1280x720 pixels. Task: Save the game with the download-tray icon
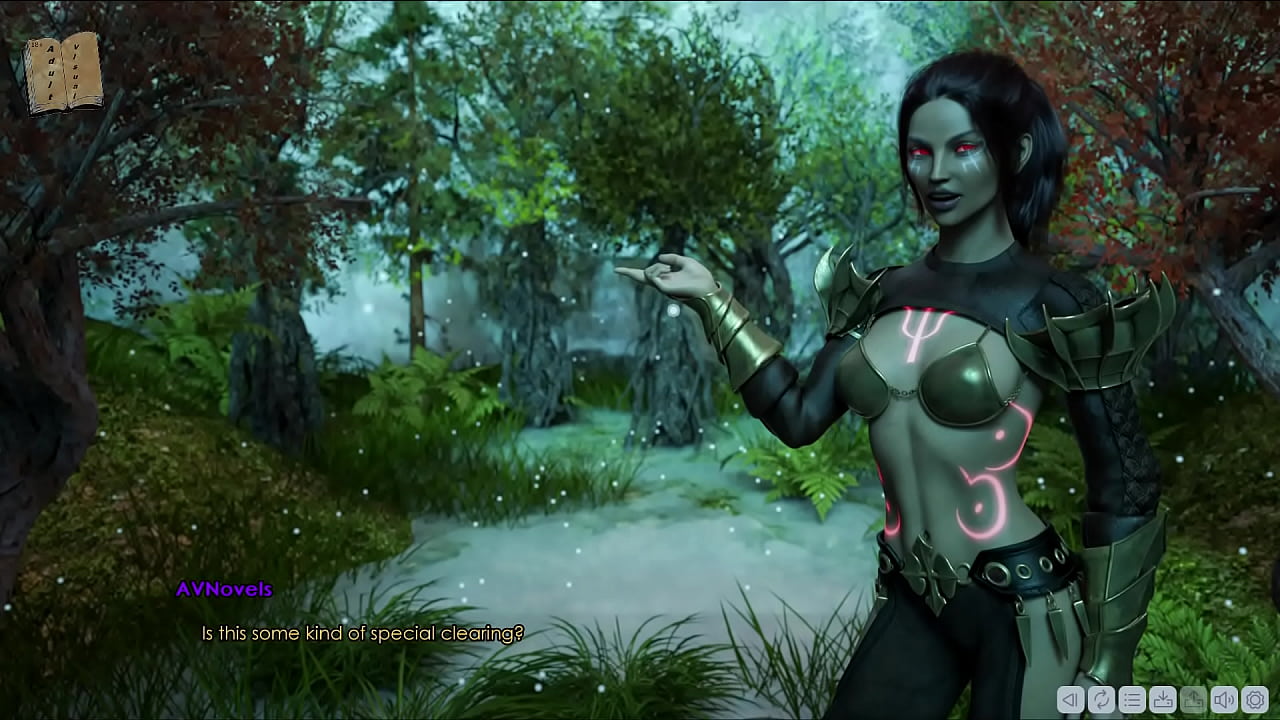pyautogui.click(x=1163, y=700)
